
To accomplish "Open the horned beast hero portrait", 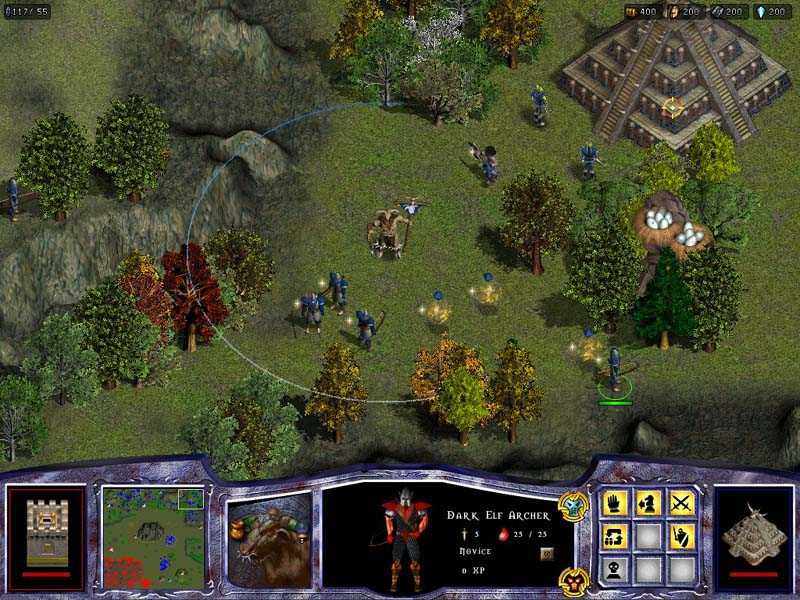I will click(269, 538).
